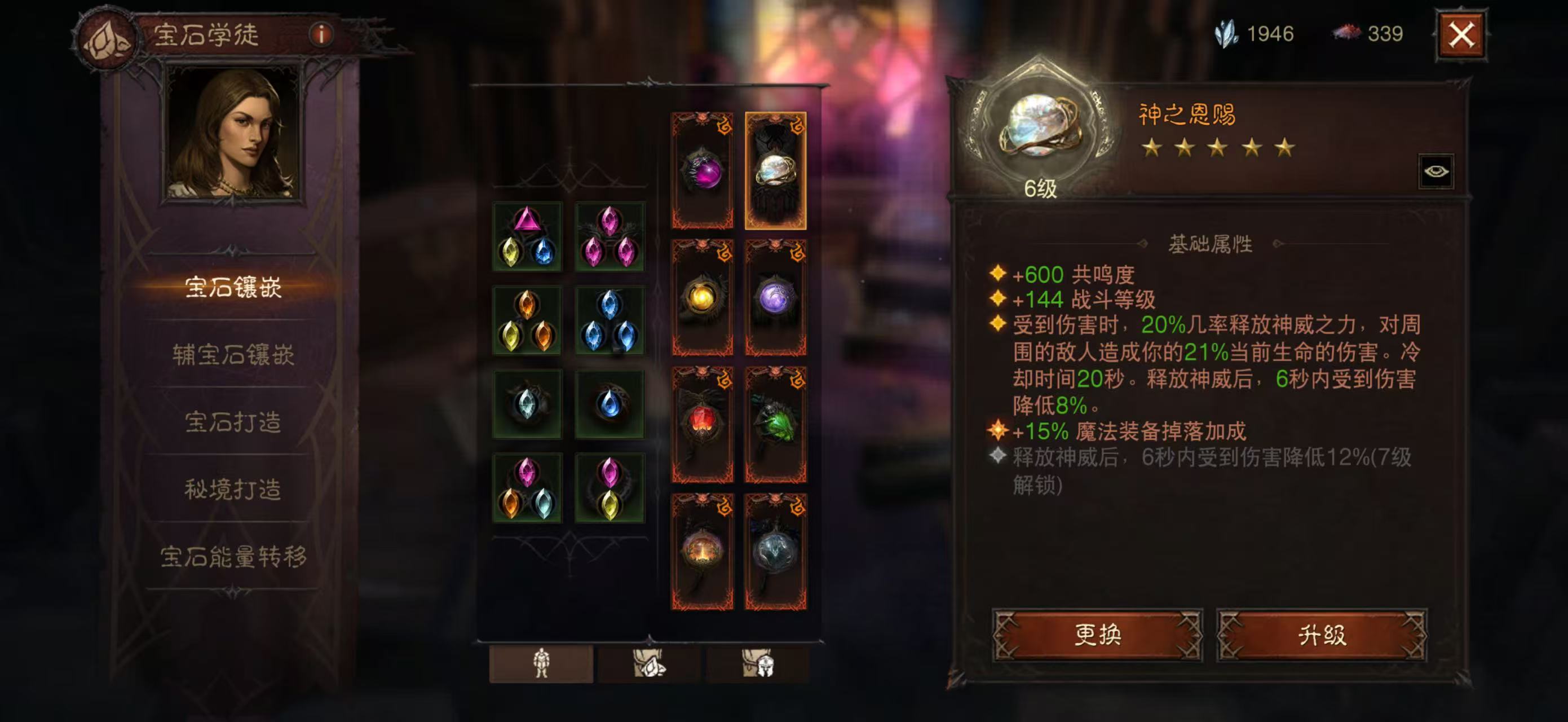Select the highlighted pearl-white legendary gem slot
Screen dimensions: 1568x722
pos(775,171)
